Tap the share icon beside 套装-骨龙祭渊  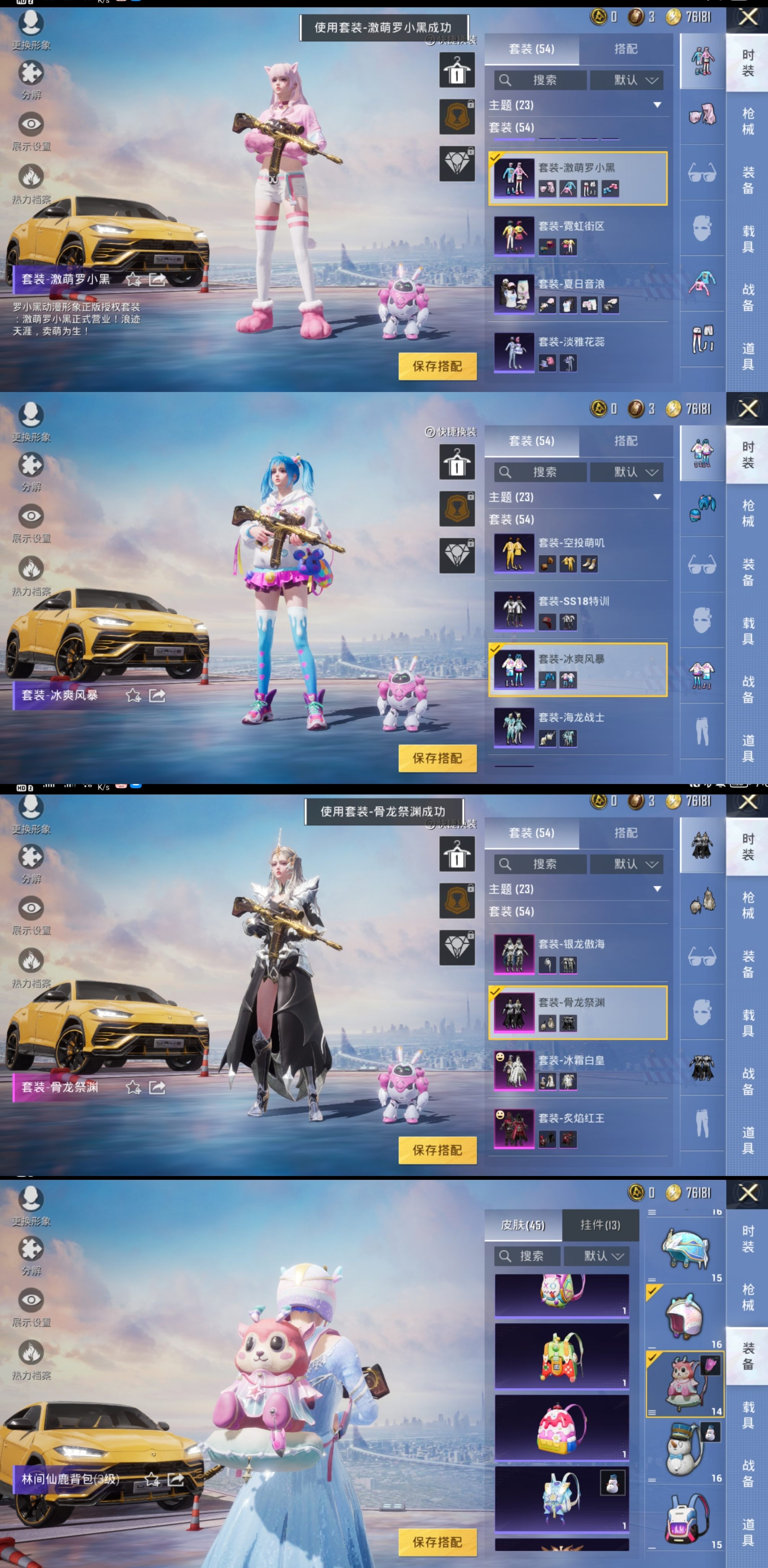[157, 1088]
